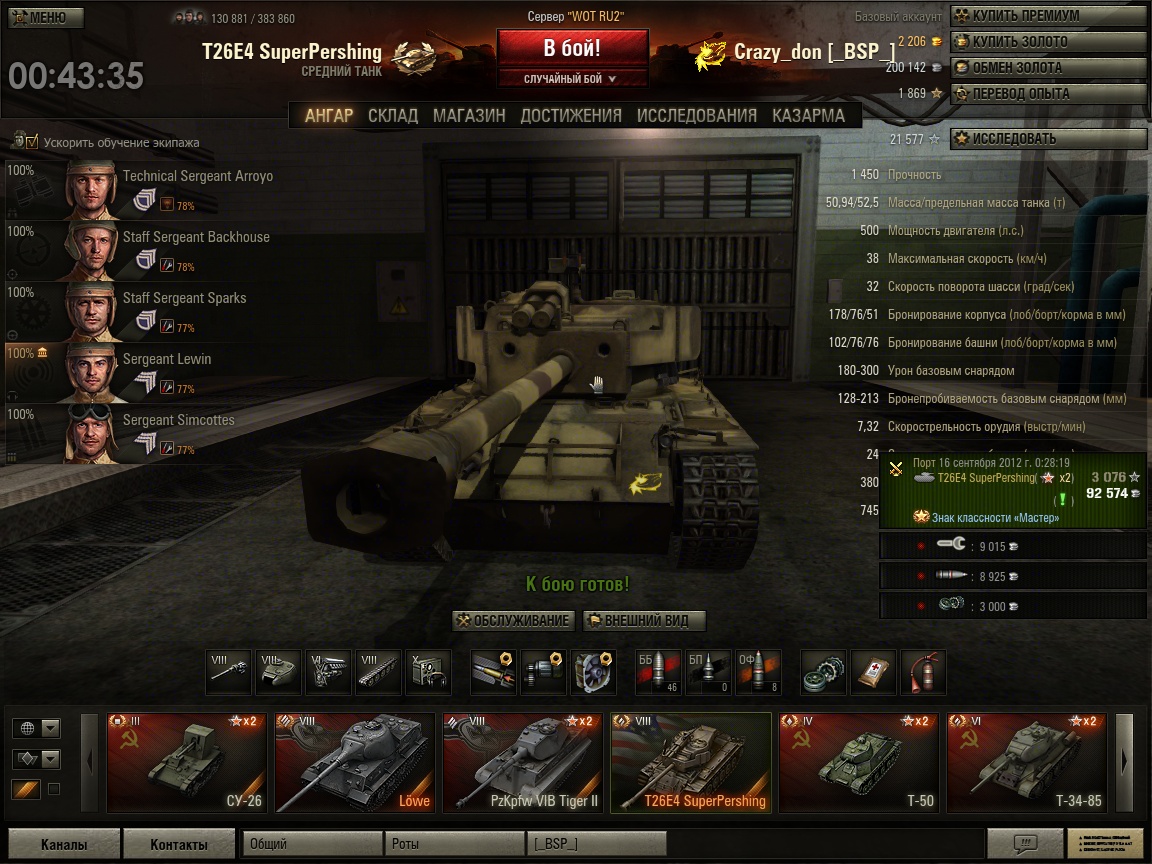
Task: Open the ДОСТИЖЕНИЯ tab
Action: tap(571, 116)
